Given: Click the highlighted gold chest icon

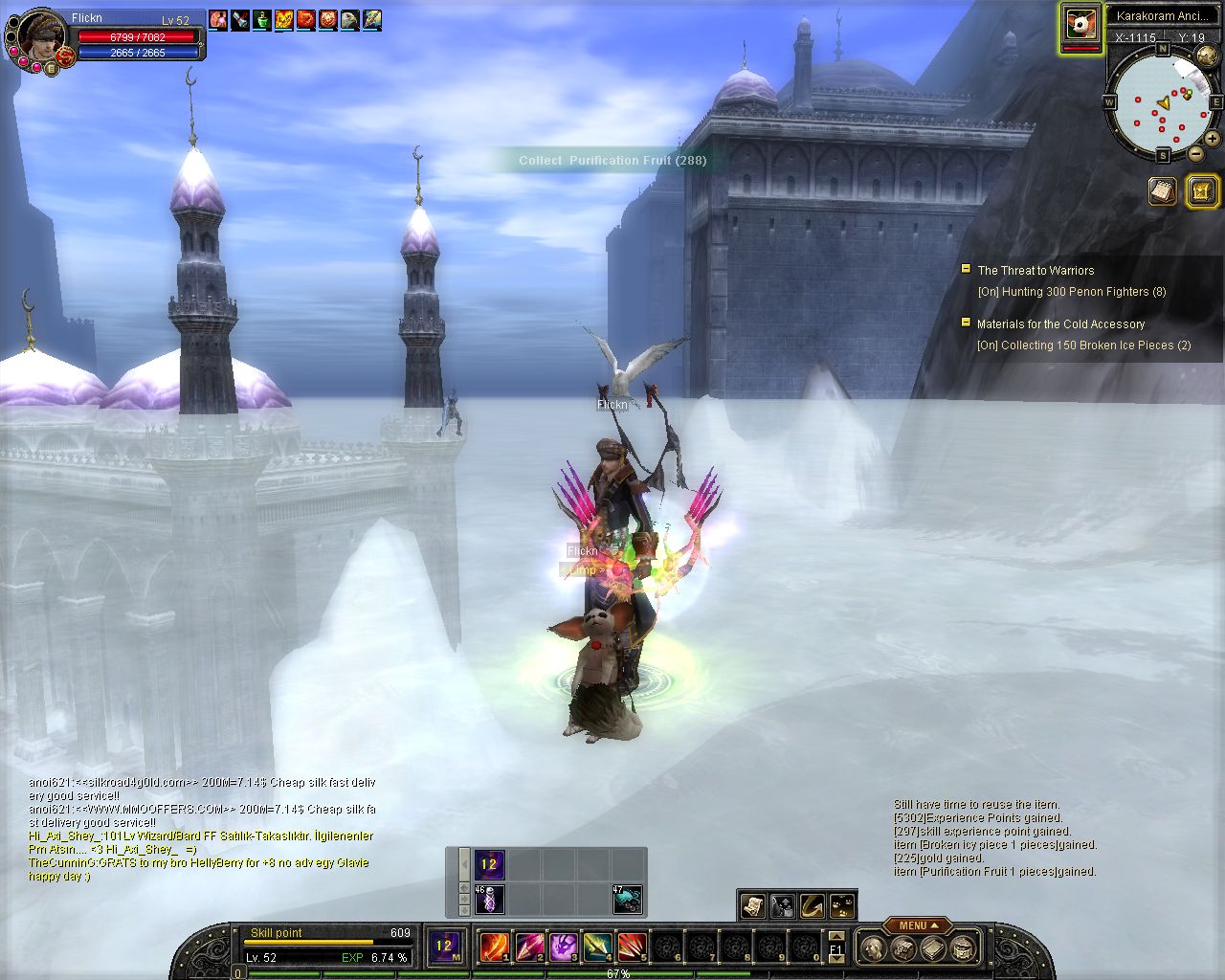Looking at the screenshot, I should coord(1200,191).
